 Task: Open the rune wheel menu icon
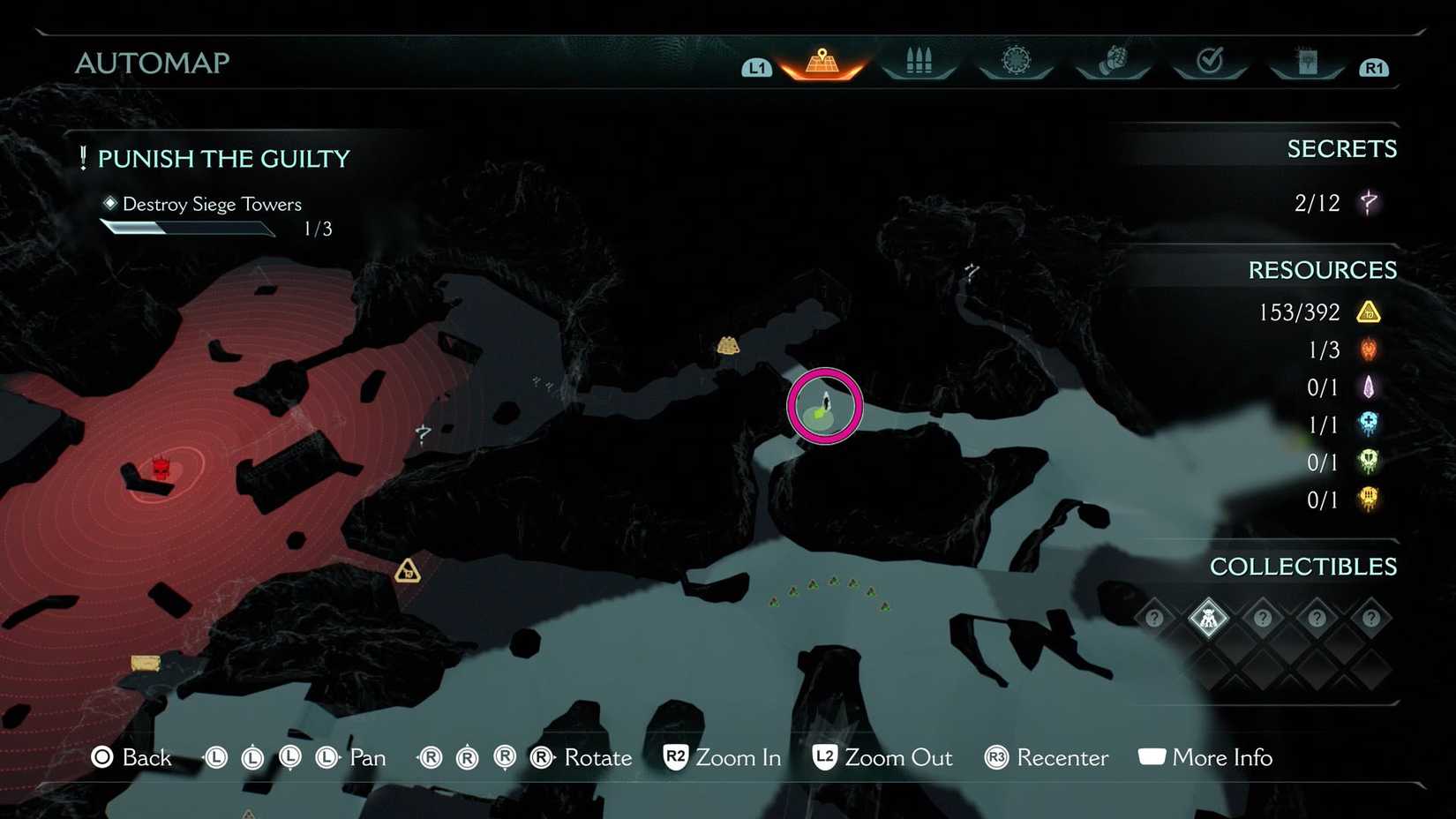pyautogui.click(x=1016, y=58)
